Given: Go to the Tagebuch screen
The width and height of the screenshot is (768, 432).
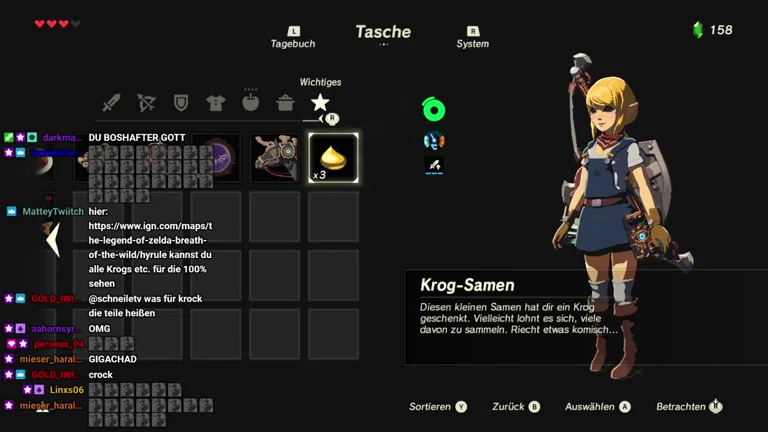Looking at the screenshot, I should click(293, 38).
